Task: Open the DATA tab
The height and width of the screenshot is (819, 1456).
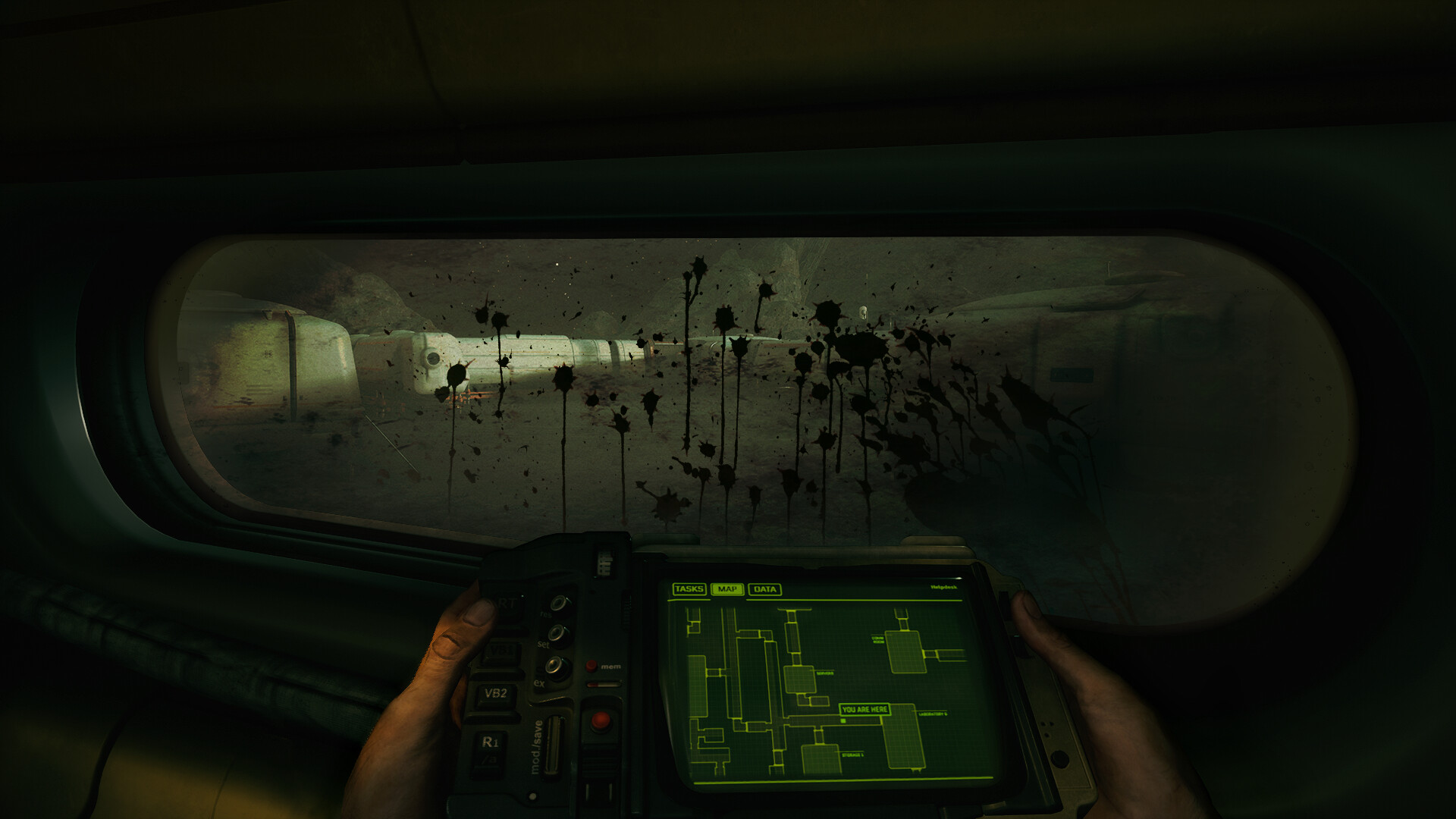Action: coord(766,589)
